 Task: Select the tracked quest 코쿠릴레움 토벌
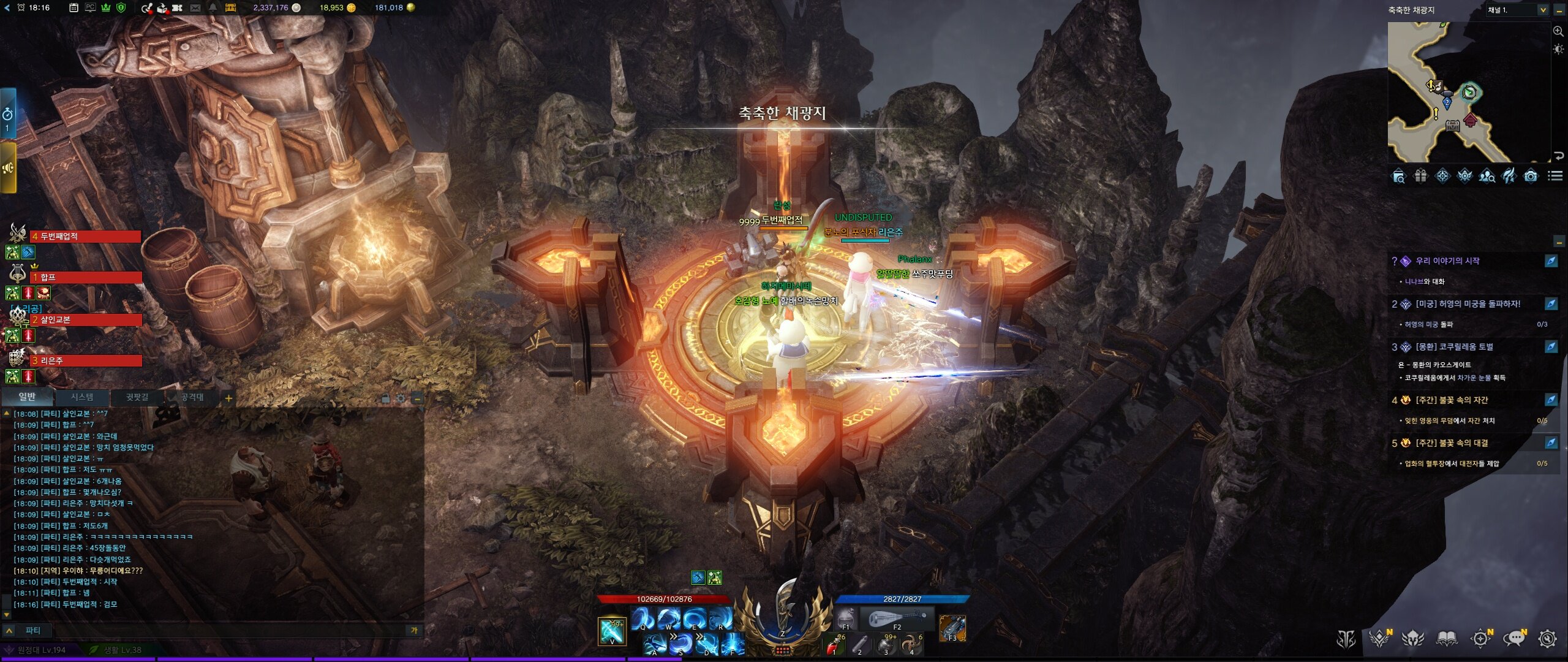tap(1454, 347)
